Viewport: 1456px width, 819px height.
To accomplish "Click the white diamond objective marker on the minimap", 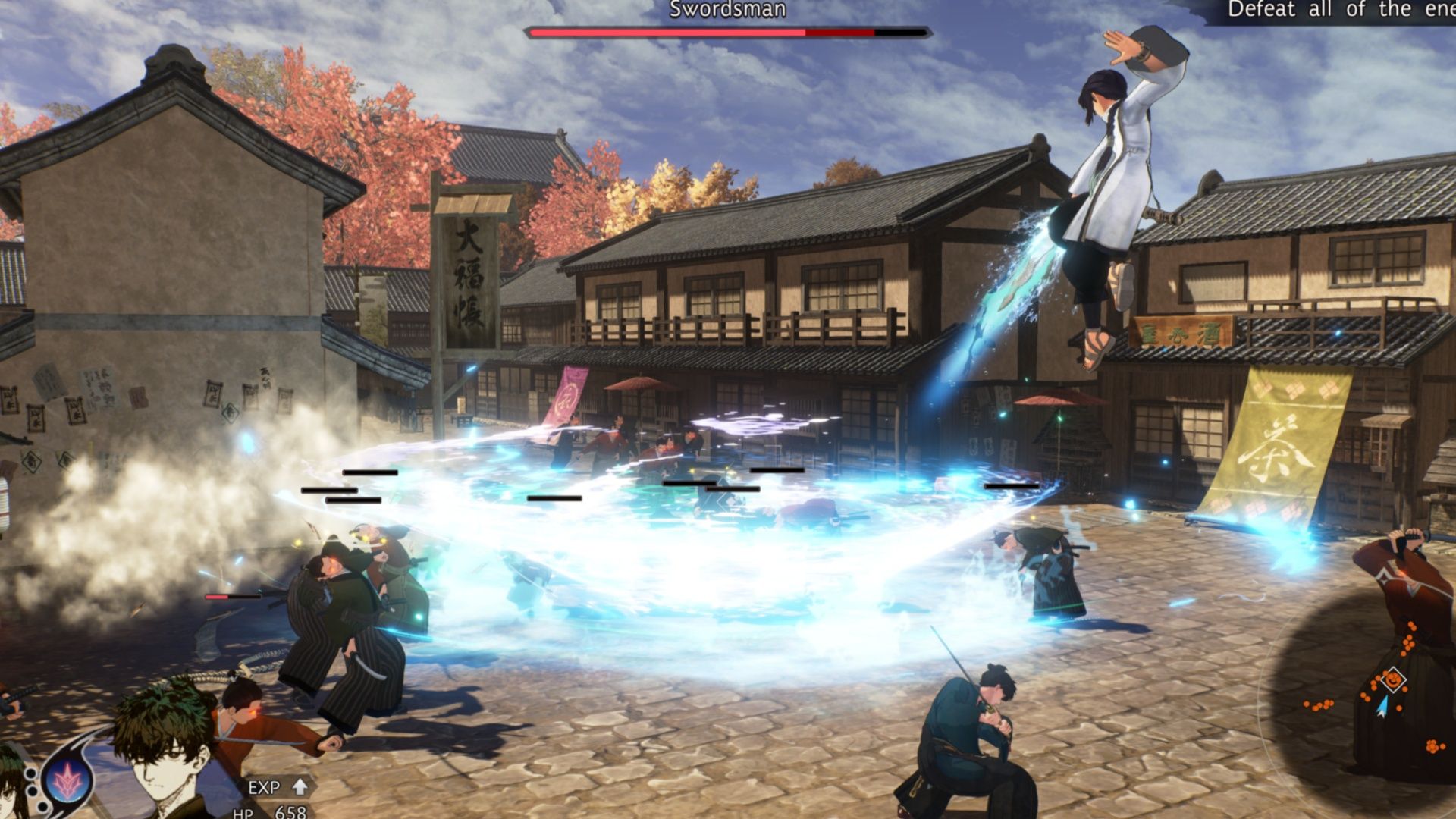I will (x=1394, y=679).
